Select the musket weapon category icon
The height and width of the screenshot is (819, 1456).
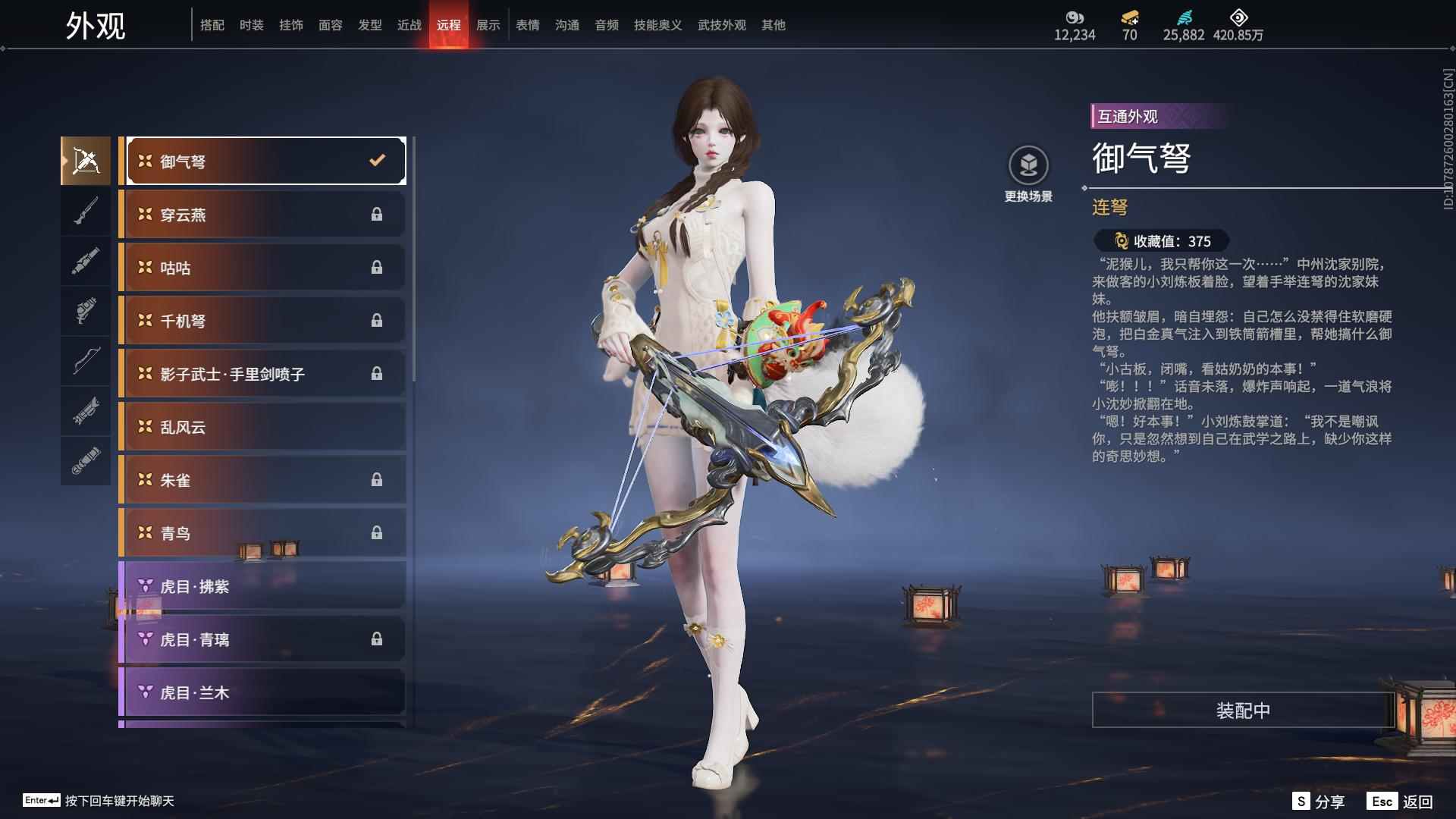(86, 211)
